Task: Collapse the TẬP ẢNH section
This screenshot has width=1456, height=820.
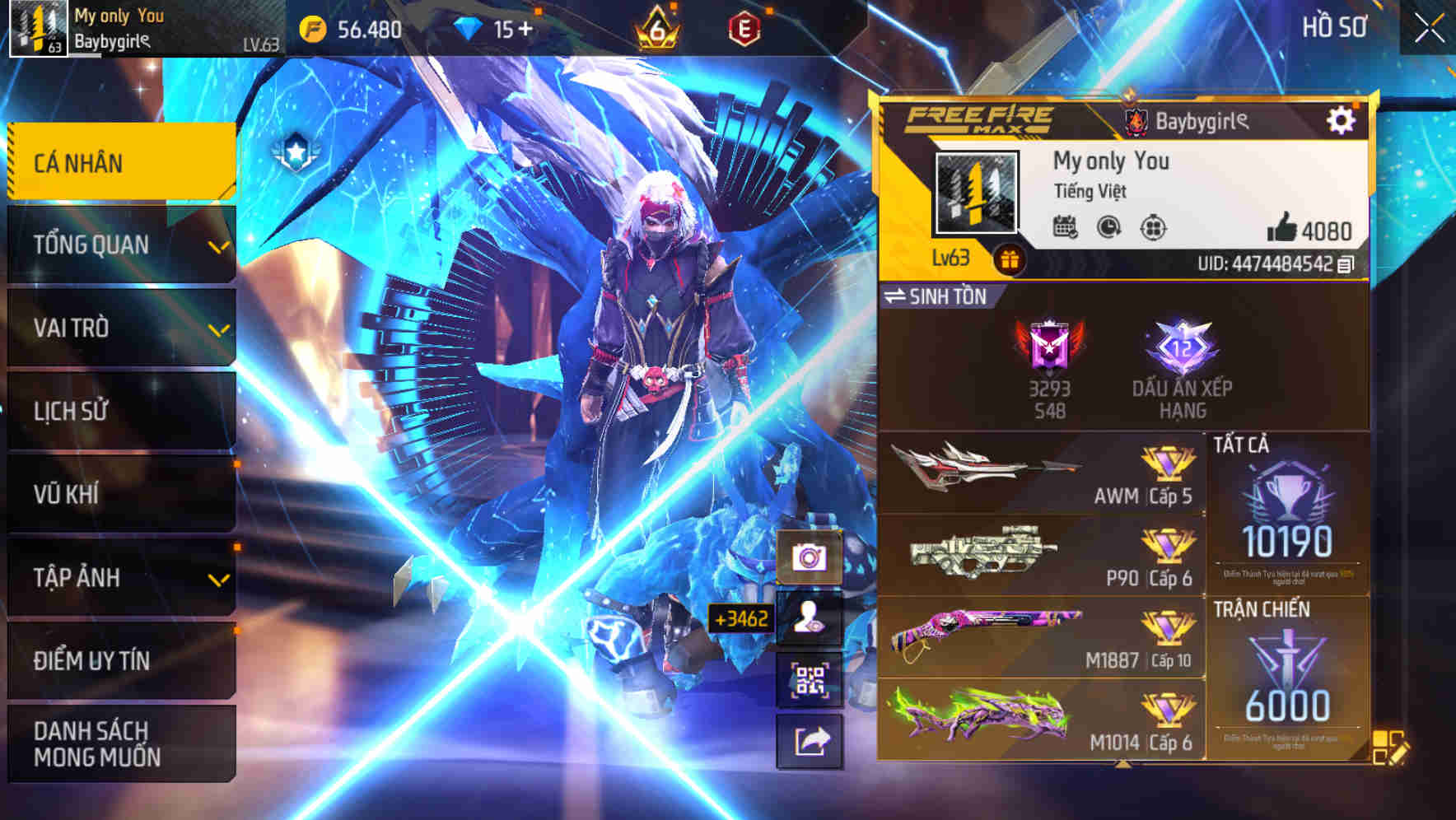Action: click(119, 577)
